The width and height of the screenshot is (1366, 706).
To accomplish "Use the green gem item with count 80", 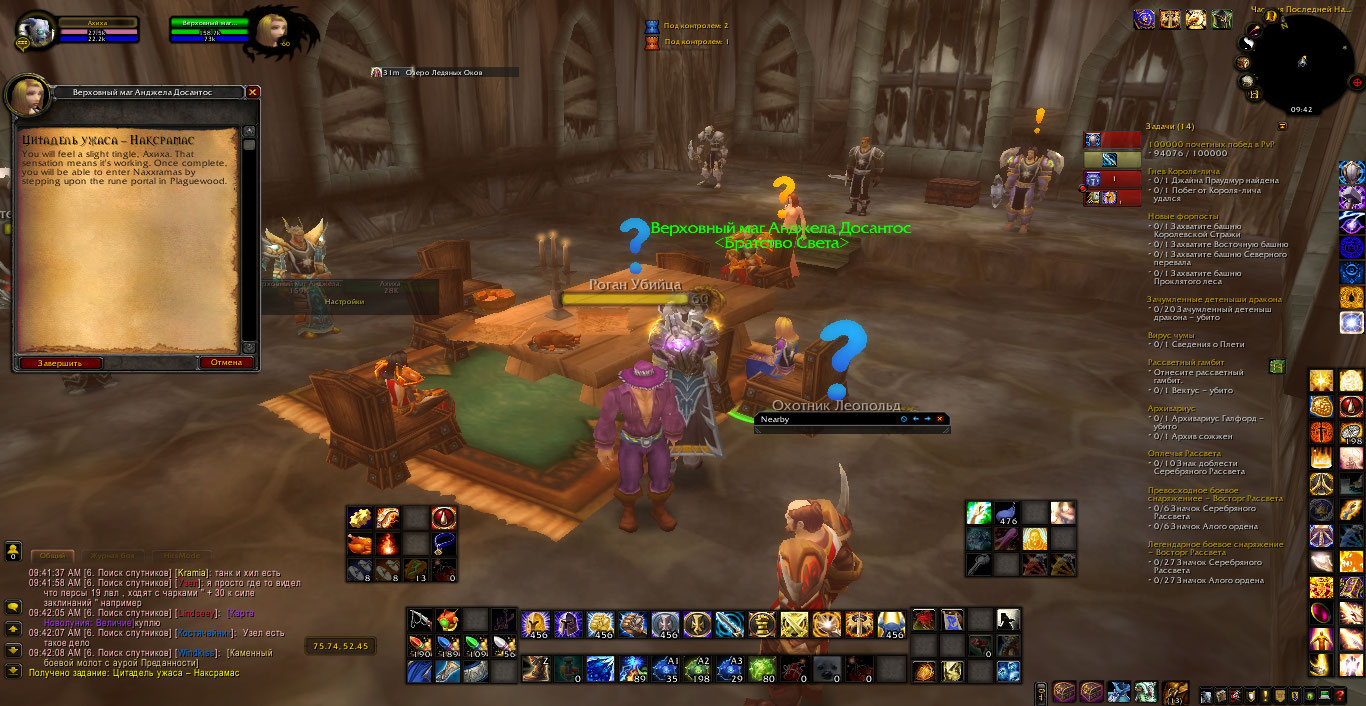I will tap(762, 668).
